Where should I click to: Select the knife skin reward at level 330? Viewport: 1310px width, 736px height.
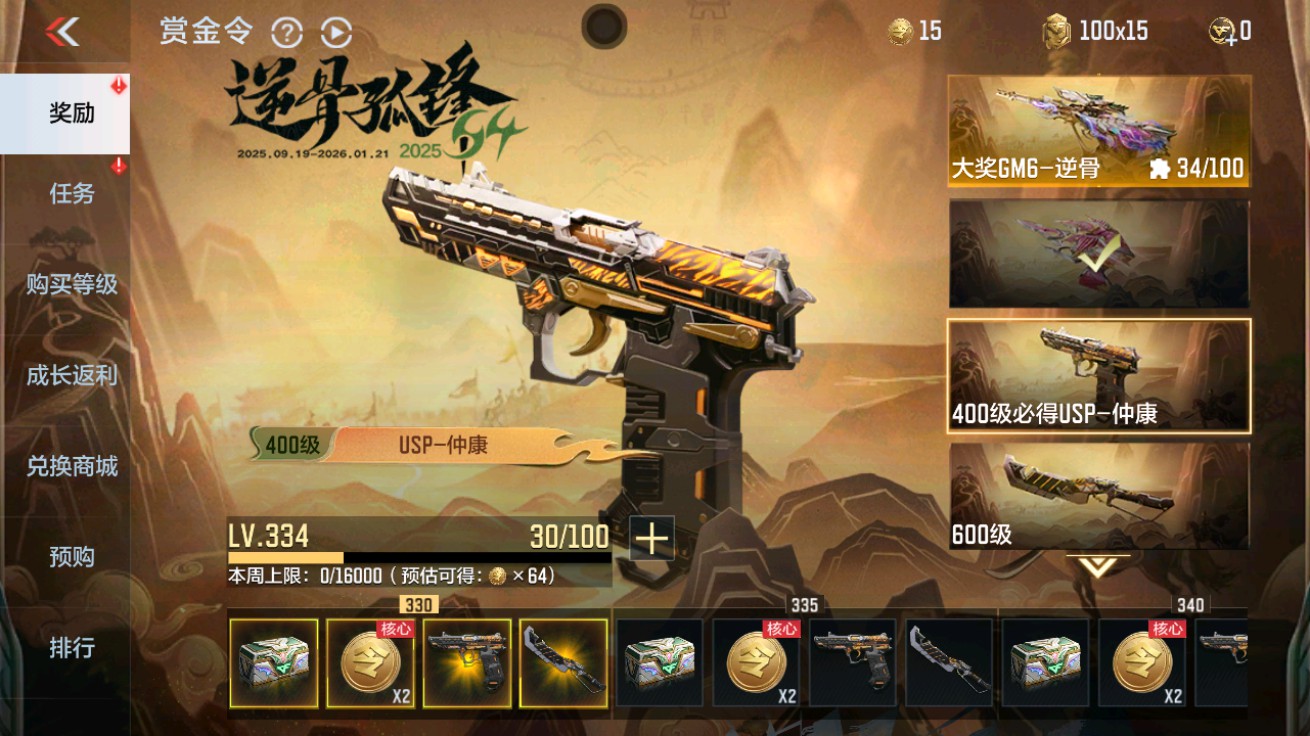[x=564, y=663]
